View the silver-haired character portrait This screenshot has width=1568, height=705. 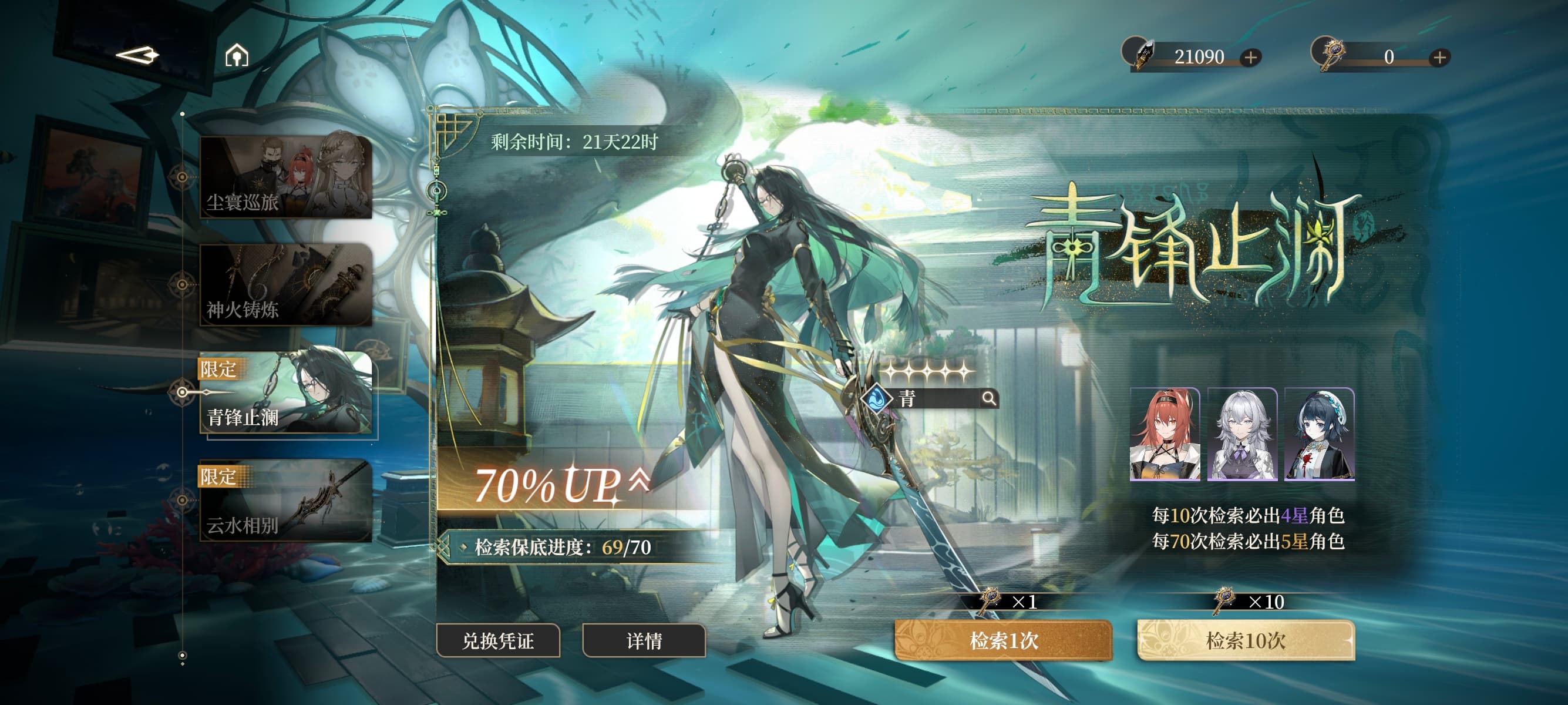(x=1241, y=435)
